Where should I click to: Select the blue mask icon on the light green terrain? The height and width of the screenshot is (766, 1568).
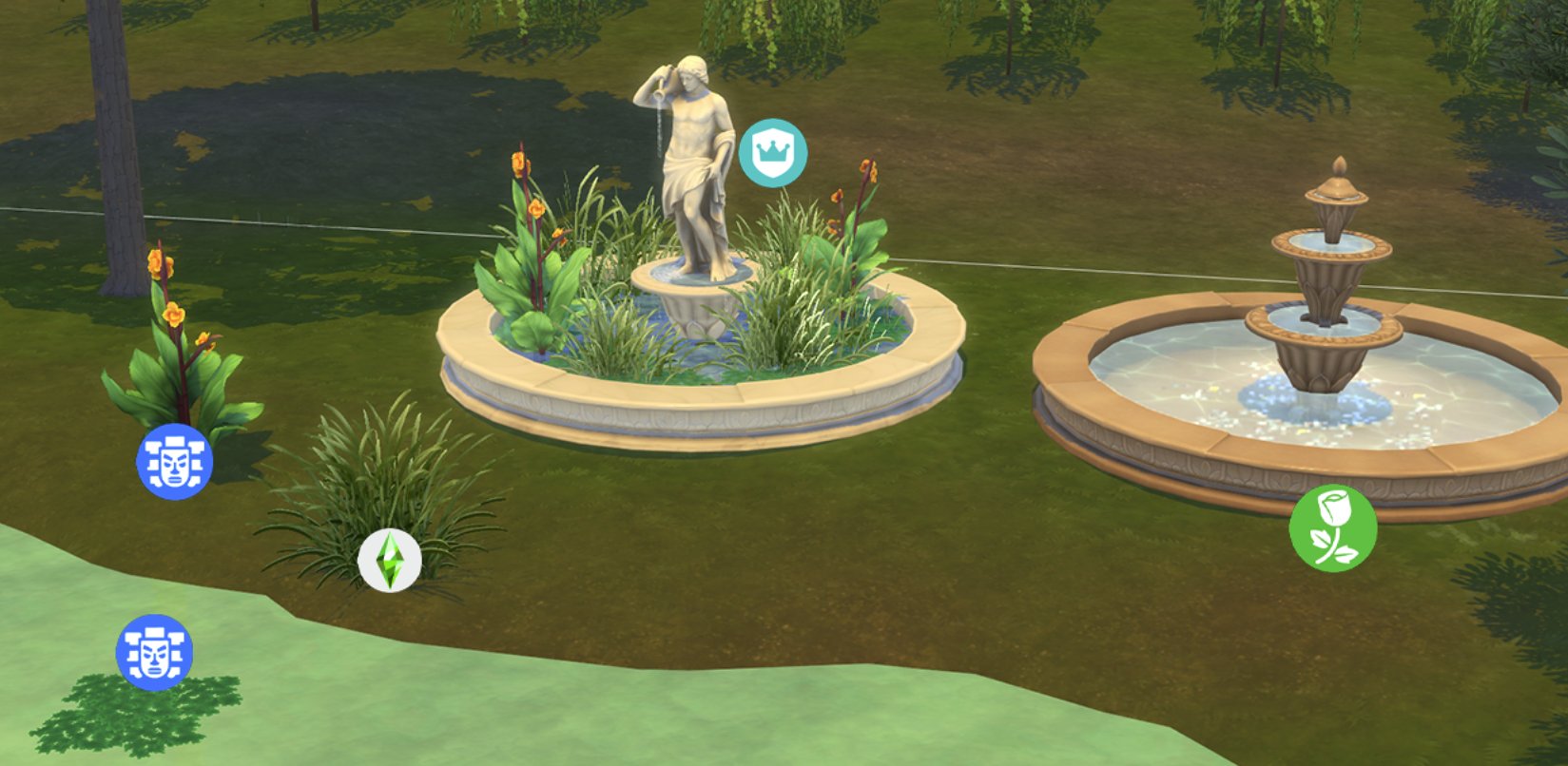(154, 653)
